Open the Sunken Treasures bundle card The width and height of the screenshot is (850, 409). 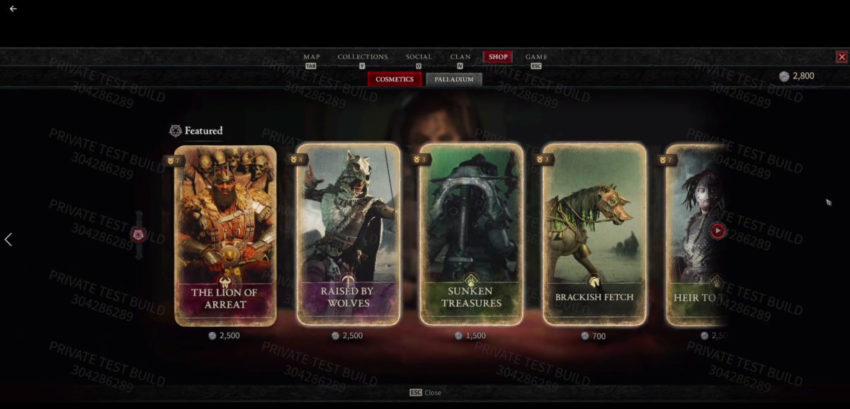pos(471,235)
